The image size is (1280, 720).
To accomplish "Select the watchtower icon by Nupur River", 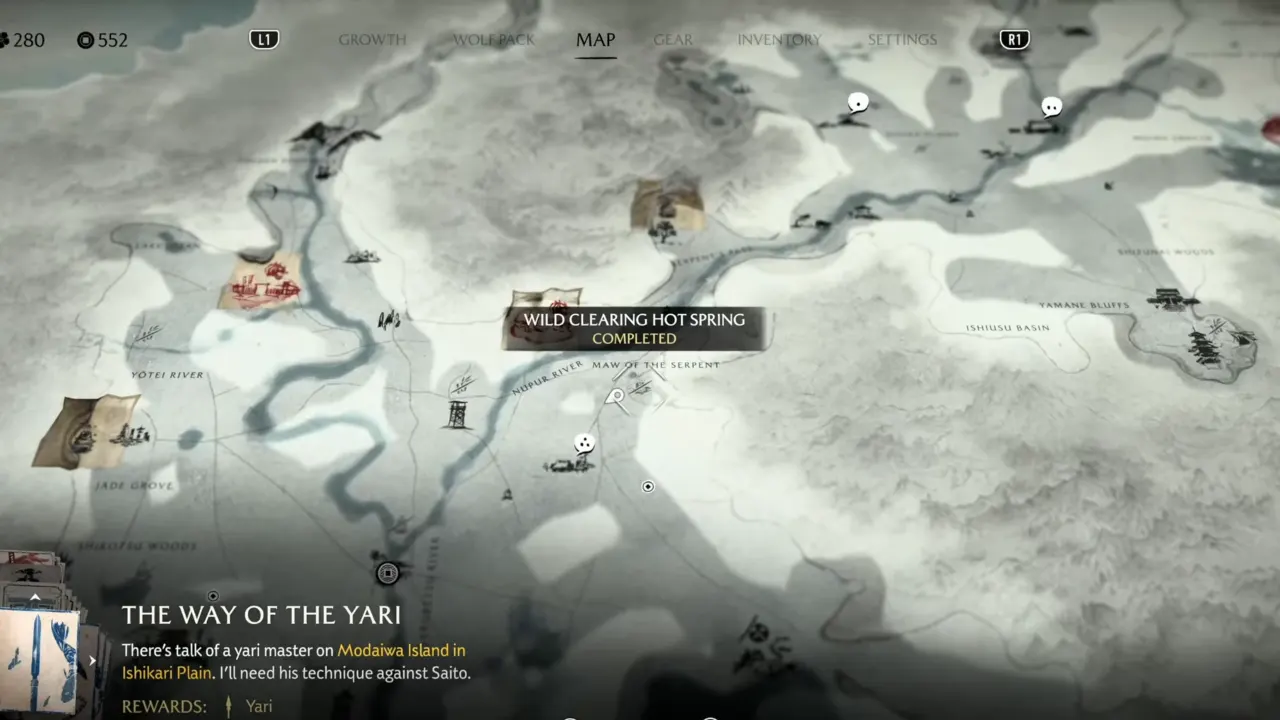I will (458, 413).
